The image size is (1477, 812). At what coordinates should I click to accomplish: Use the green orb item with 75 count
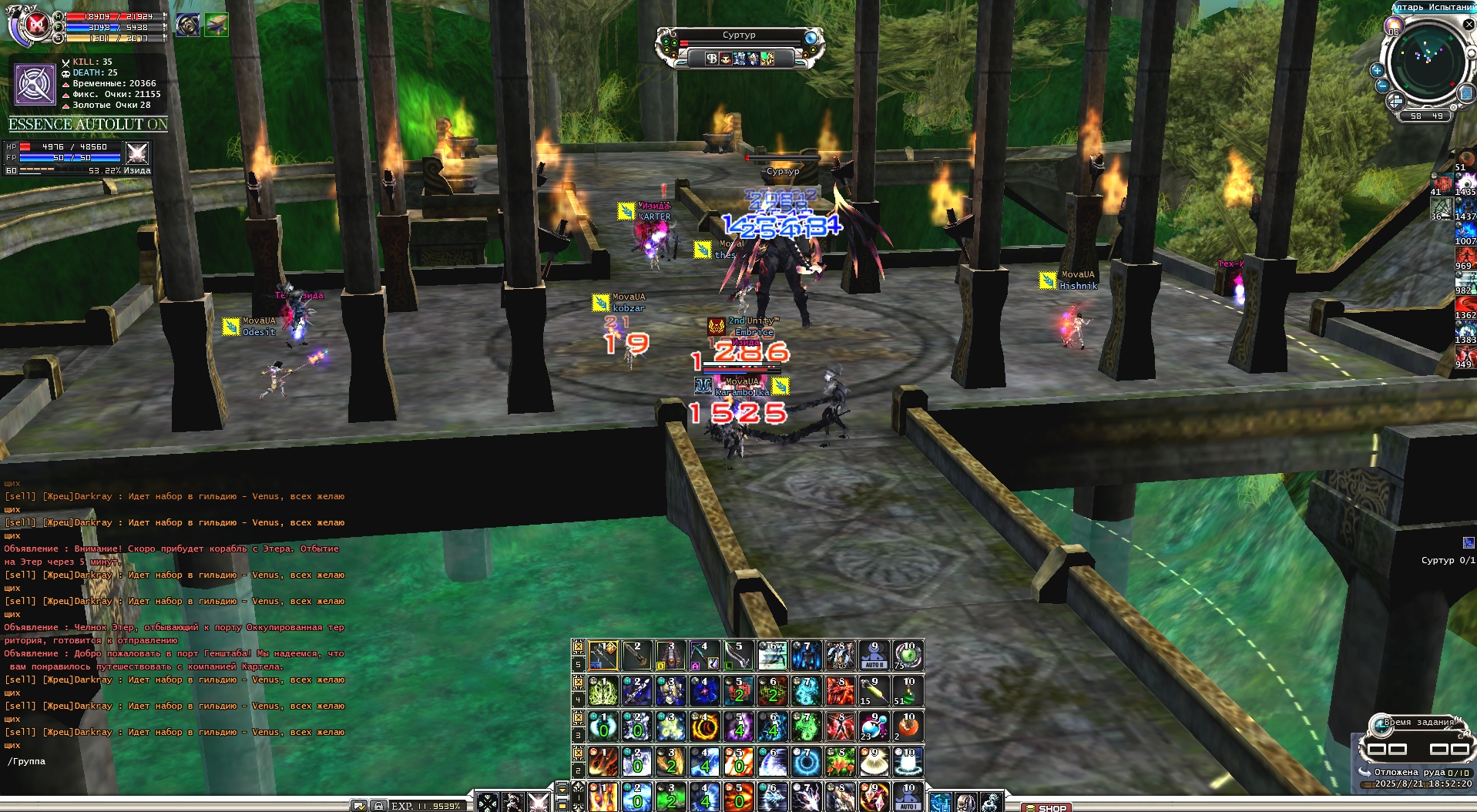pyautogui.click(x=908, y=656)
